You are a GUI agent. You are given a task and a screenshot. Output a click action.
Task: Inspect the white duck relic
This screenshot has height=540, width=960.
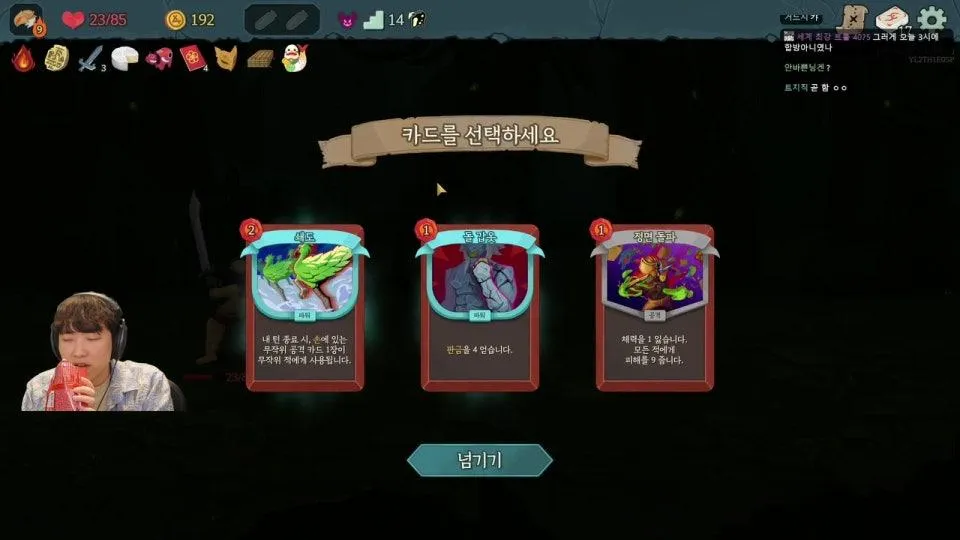(294, 59)
